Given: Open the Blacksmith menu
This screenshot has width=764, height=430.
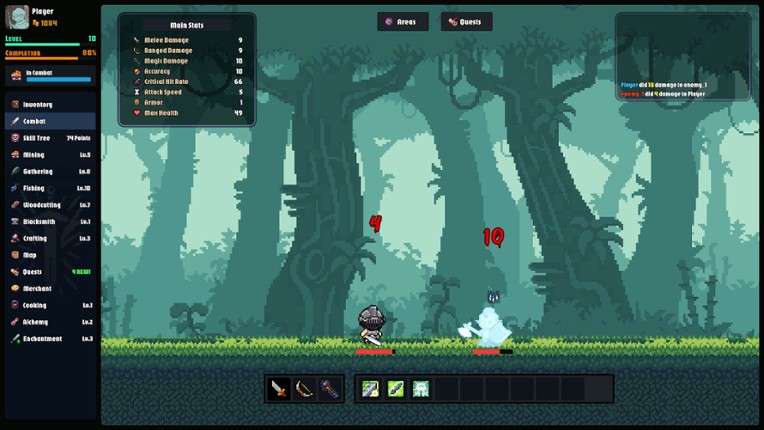Looking at the screenshot, I should (x=40, y=221).
